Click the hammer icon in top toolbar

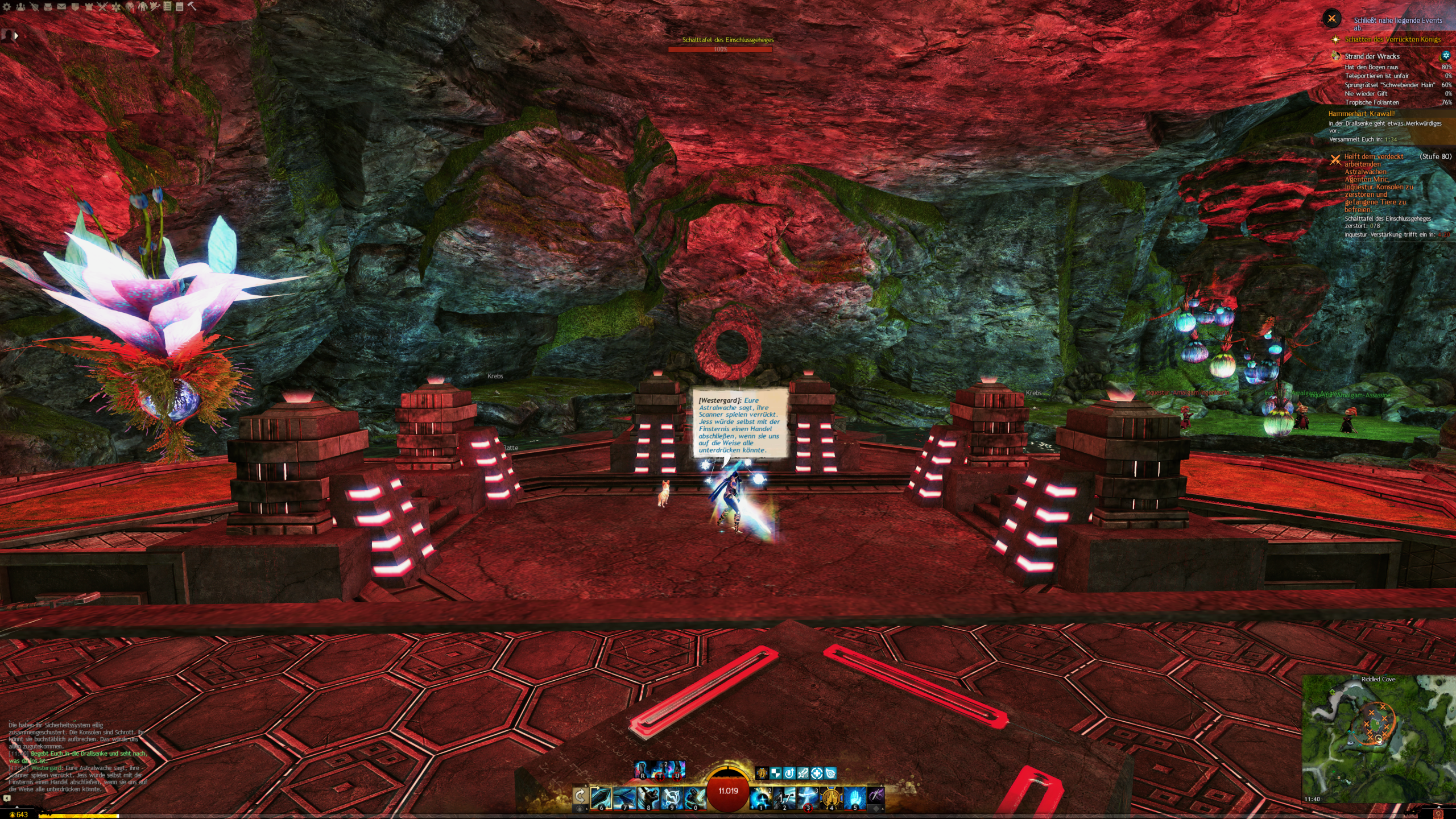(x=192, y=7)
